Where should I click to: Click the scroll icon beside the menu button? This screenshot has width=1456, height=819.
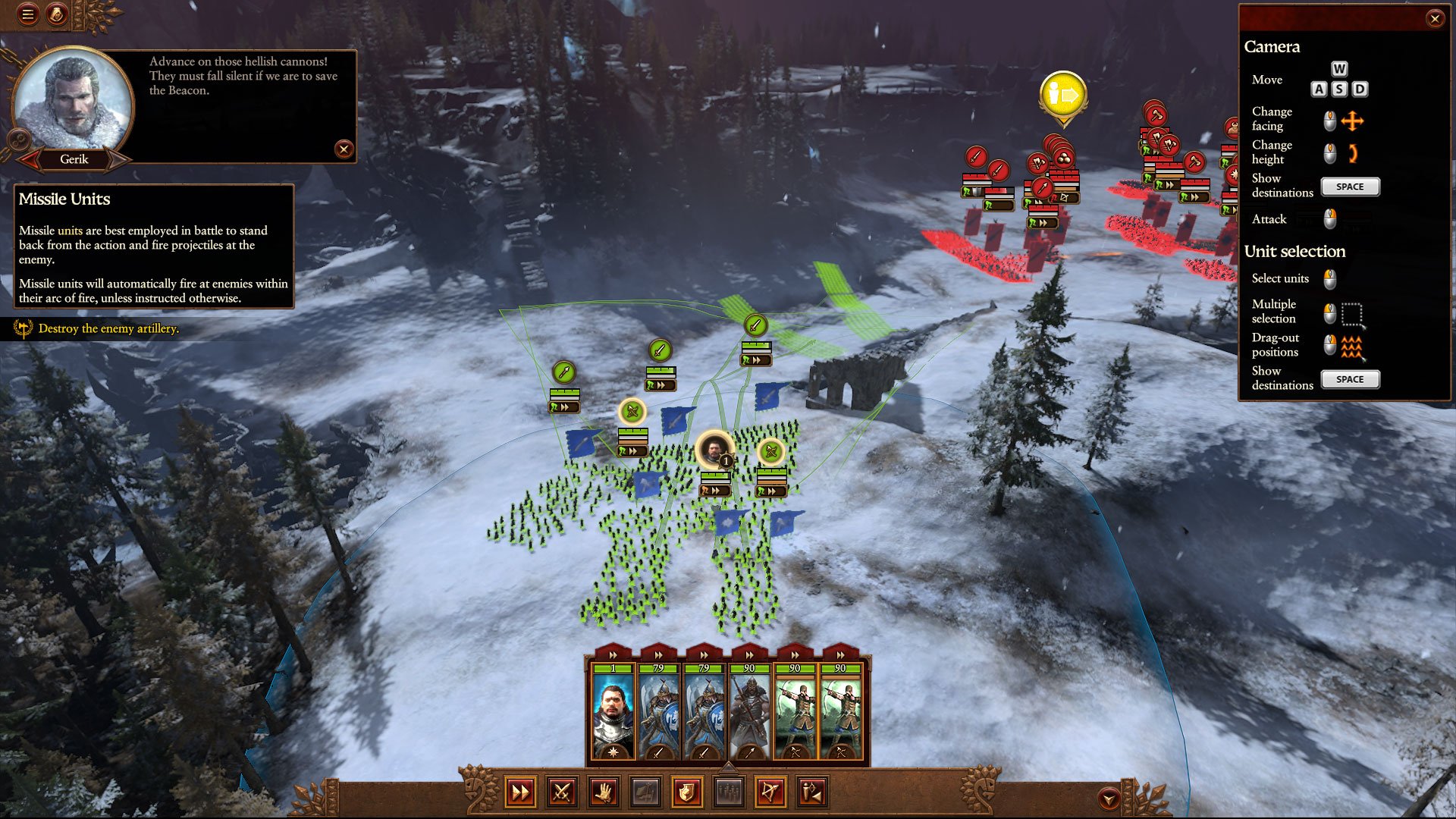pyautogui.click(x=58, y=14)
